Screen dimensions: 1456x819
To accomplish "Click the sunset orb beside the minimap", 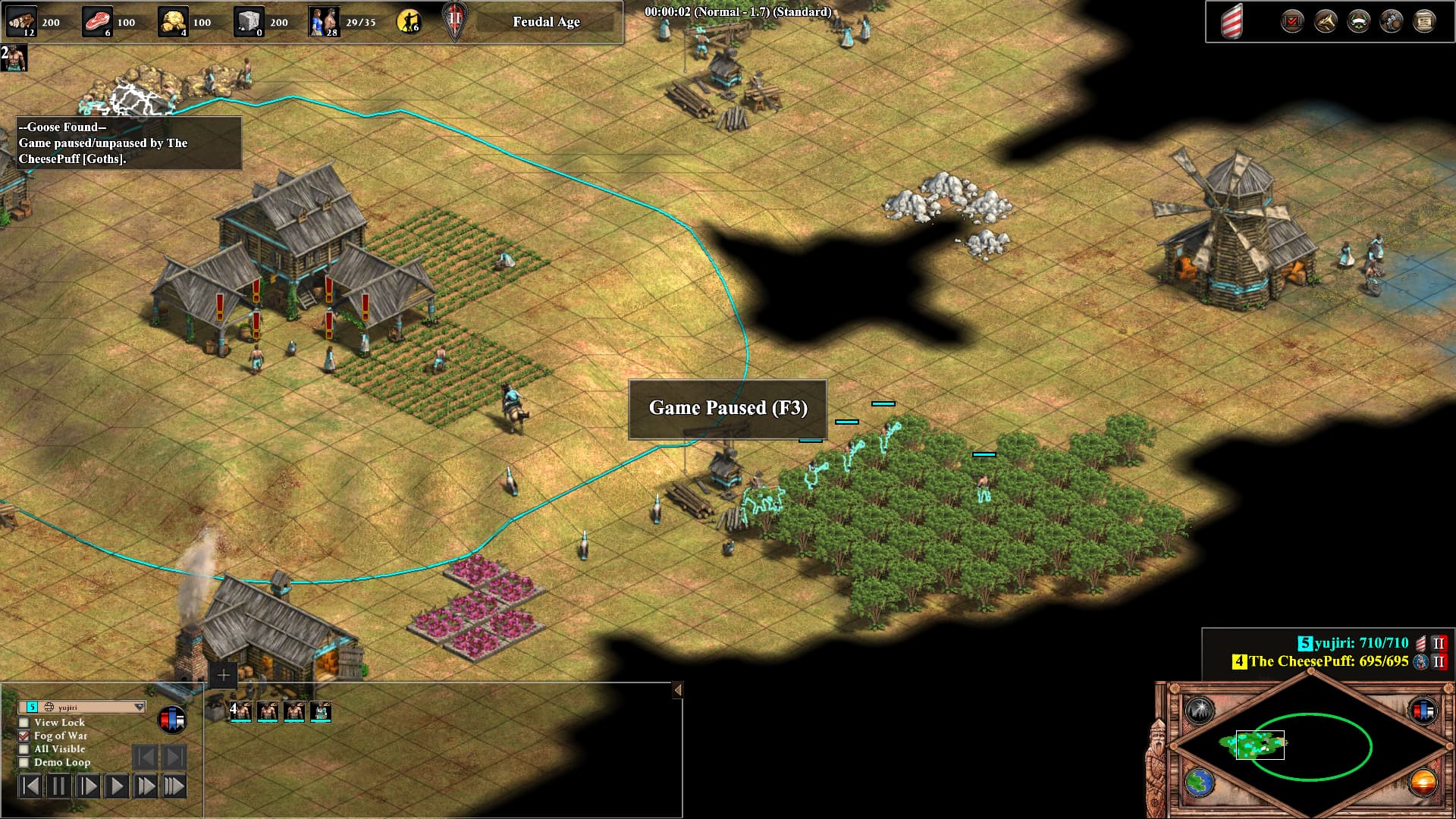I will (1423, 783).
